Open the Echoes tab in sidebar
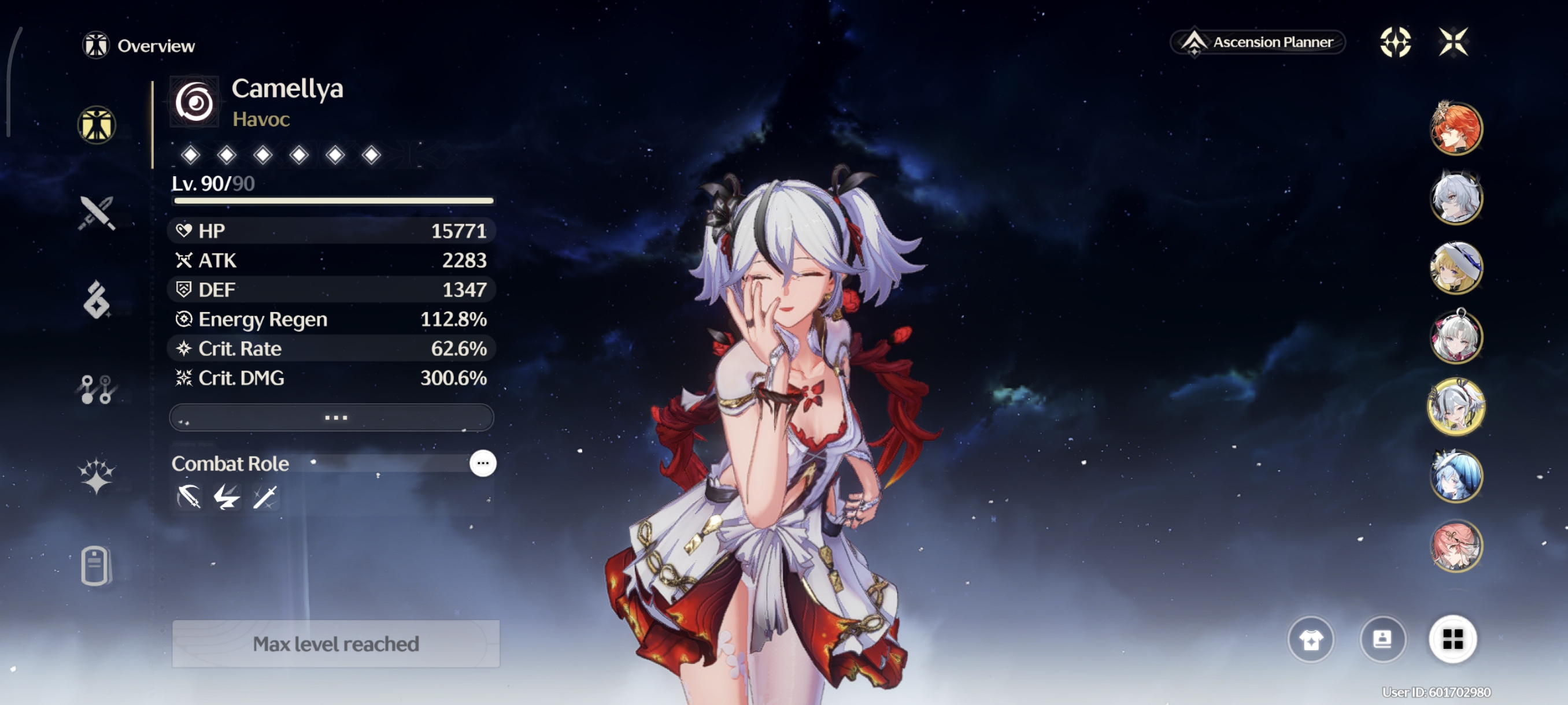The width and height of the screenshot is (1568, 705). [96, 300]
